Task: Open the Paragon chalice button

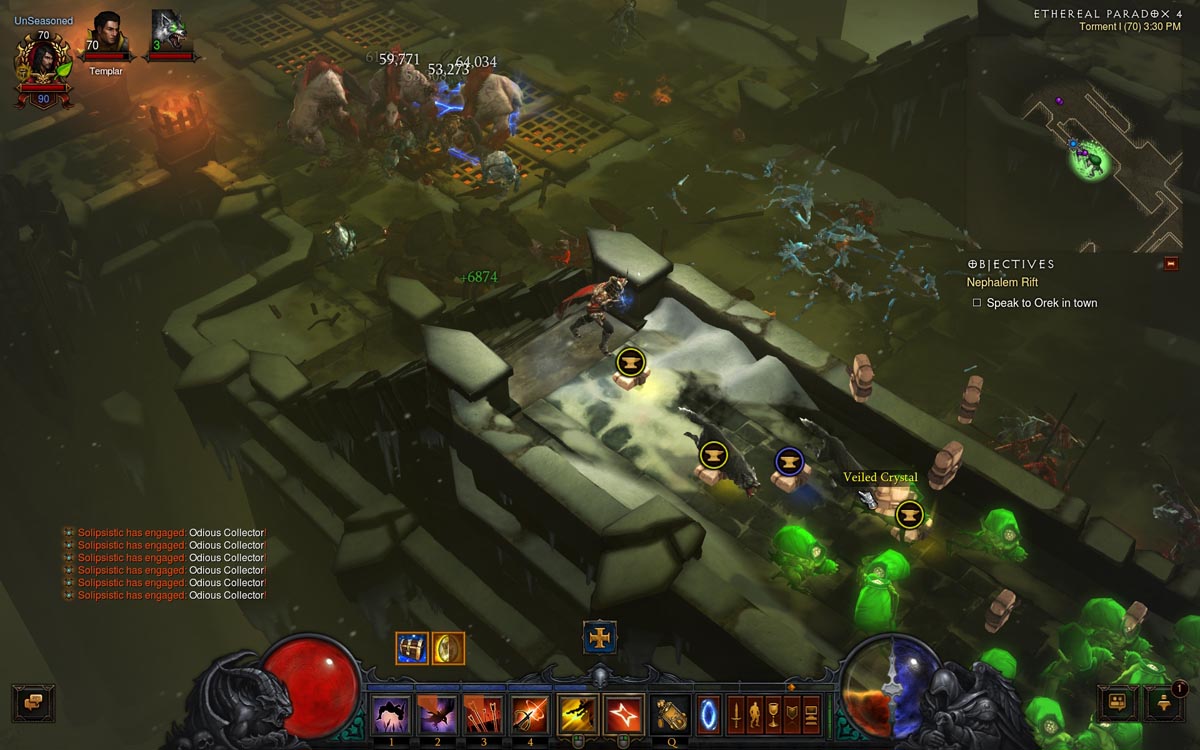Action: [773, 713]
